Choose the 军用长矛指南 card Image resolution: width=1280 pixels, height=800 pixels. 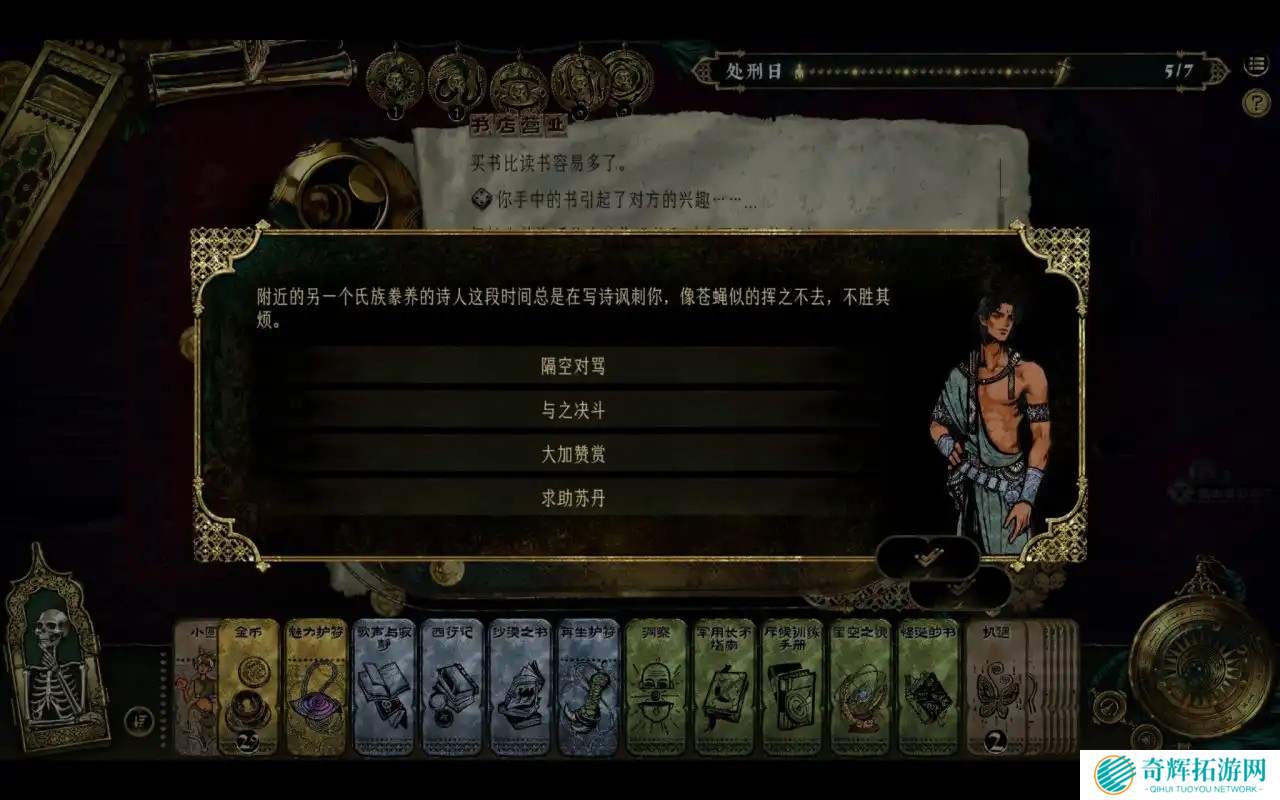click(725, 687)
